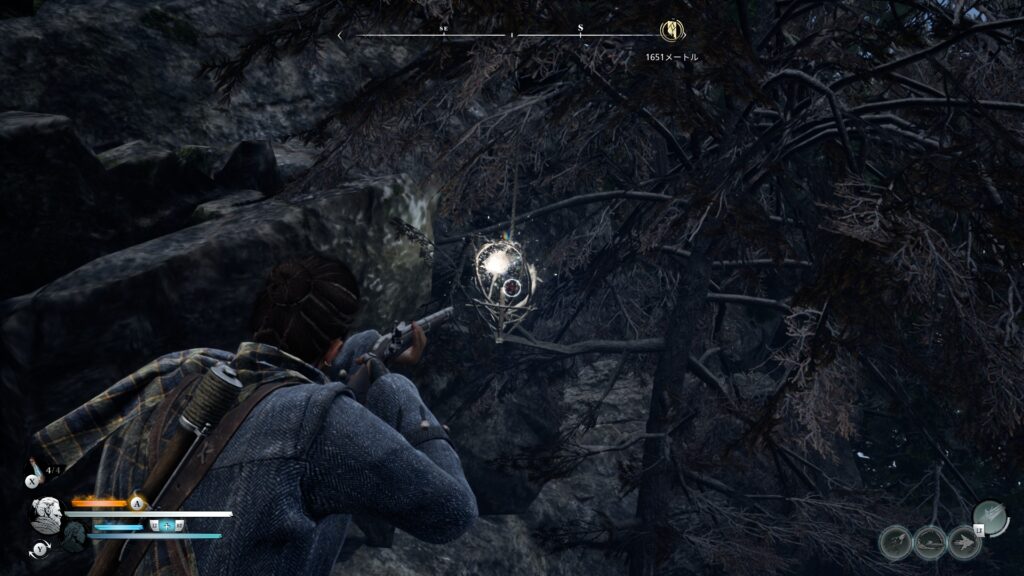Select the character portrait icon

(47, 515)
